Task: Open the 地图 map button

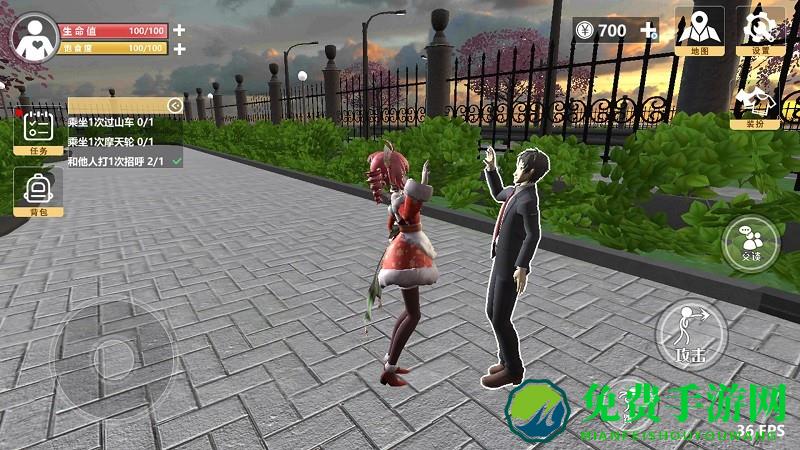Action: click(699, 31)
